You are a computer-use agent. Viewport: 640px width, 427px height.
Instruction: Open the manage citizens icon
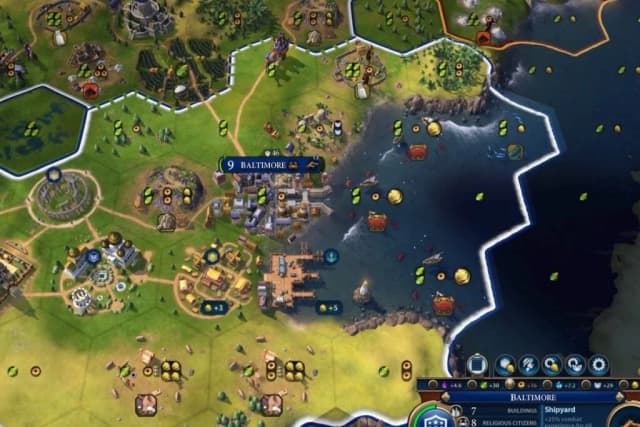click(528, 365)
